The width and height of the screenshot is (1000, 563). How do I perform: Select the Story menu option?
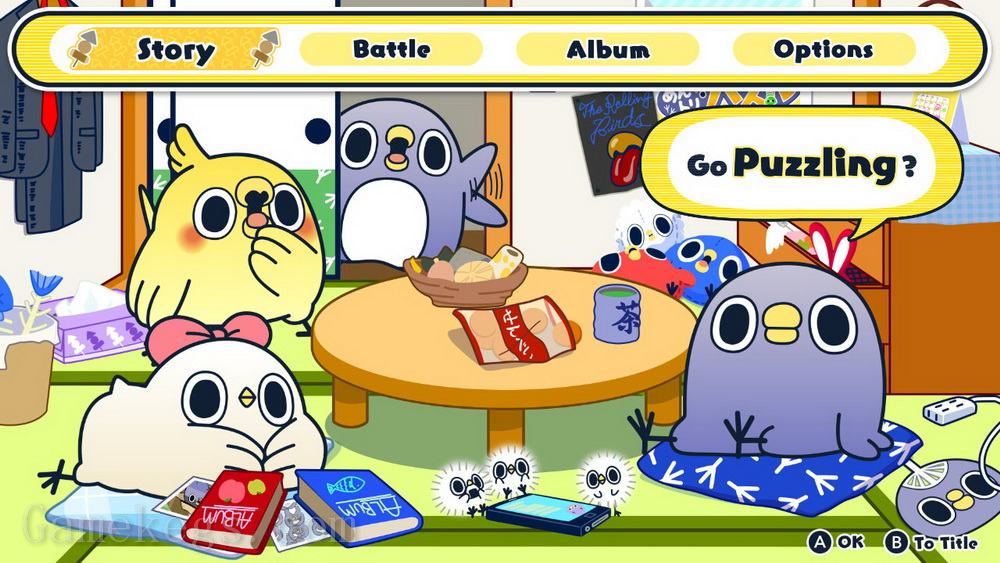[x=175, y=49]
